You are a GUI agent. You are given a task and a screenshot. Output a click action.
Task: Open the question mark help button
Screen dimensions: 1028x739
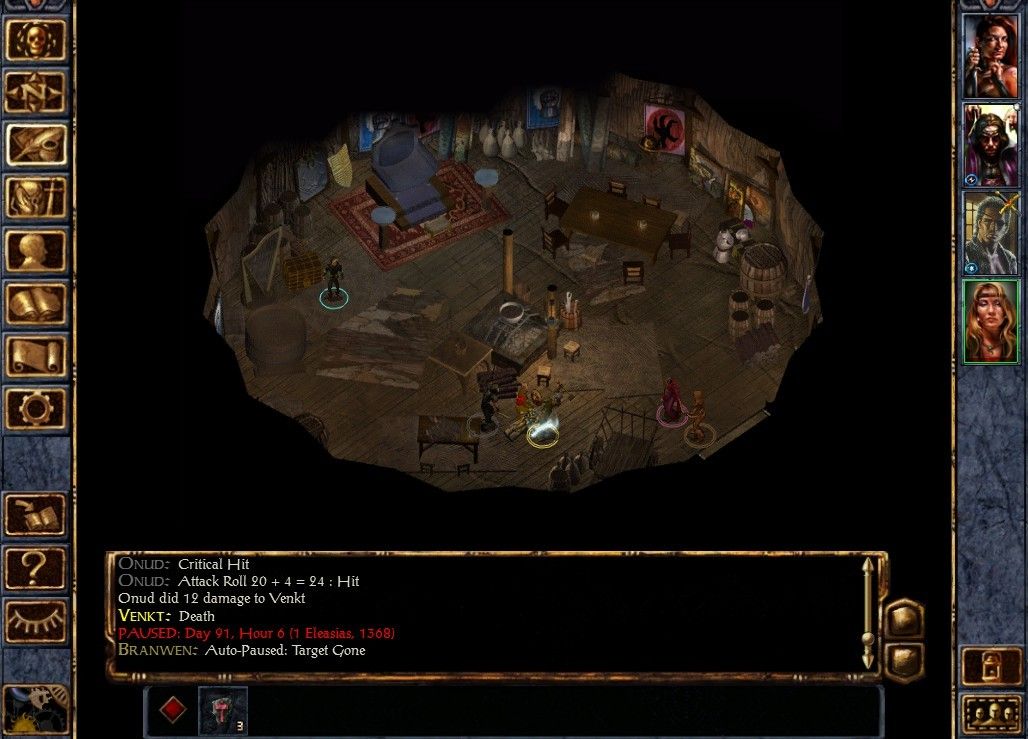[x=36, y=567]
